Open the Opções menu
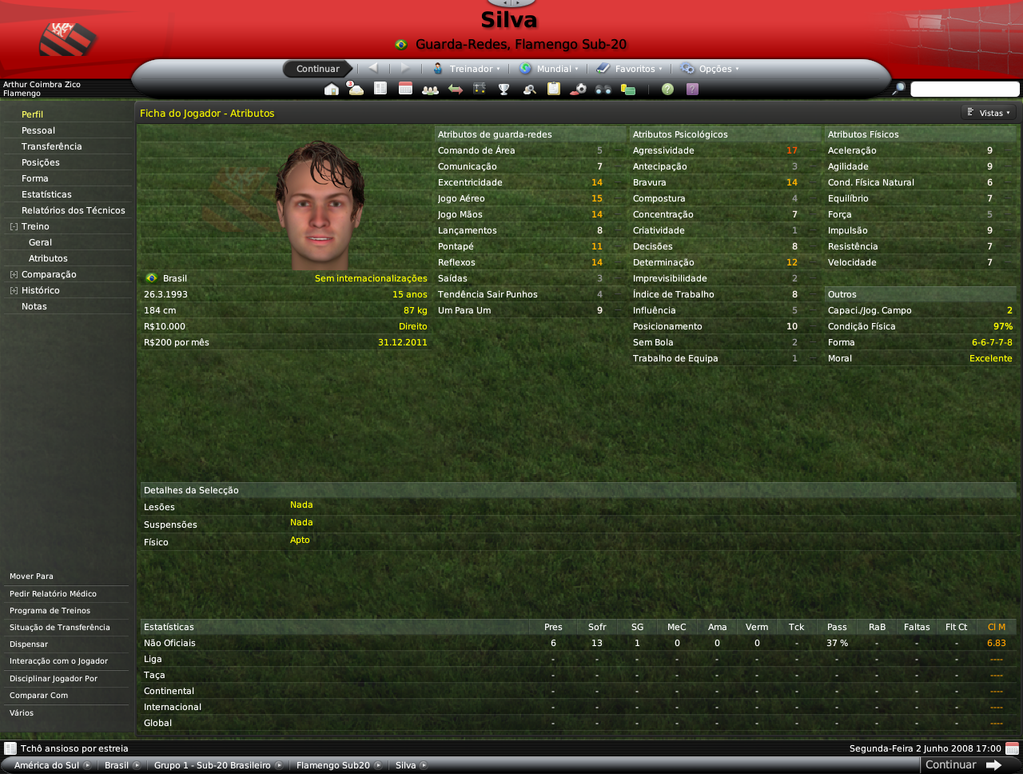This screenshot has width=1023, height=774. pyautogui.click(x=710, y=69)
